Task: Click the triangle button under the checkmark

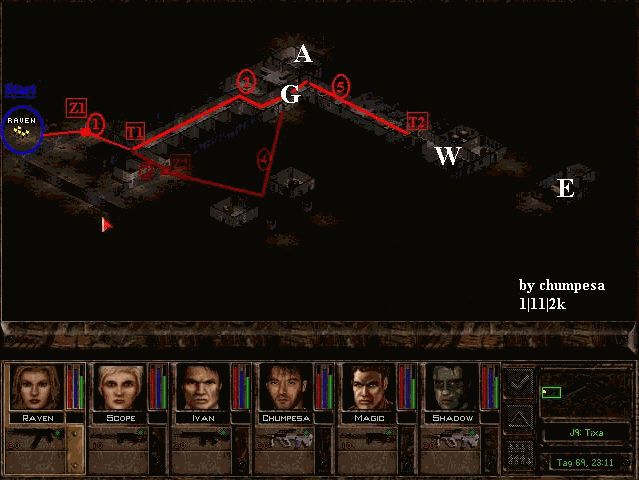Action: (519, 417)
